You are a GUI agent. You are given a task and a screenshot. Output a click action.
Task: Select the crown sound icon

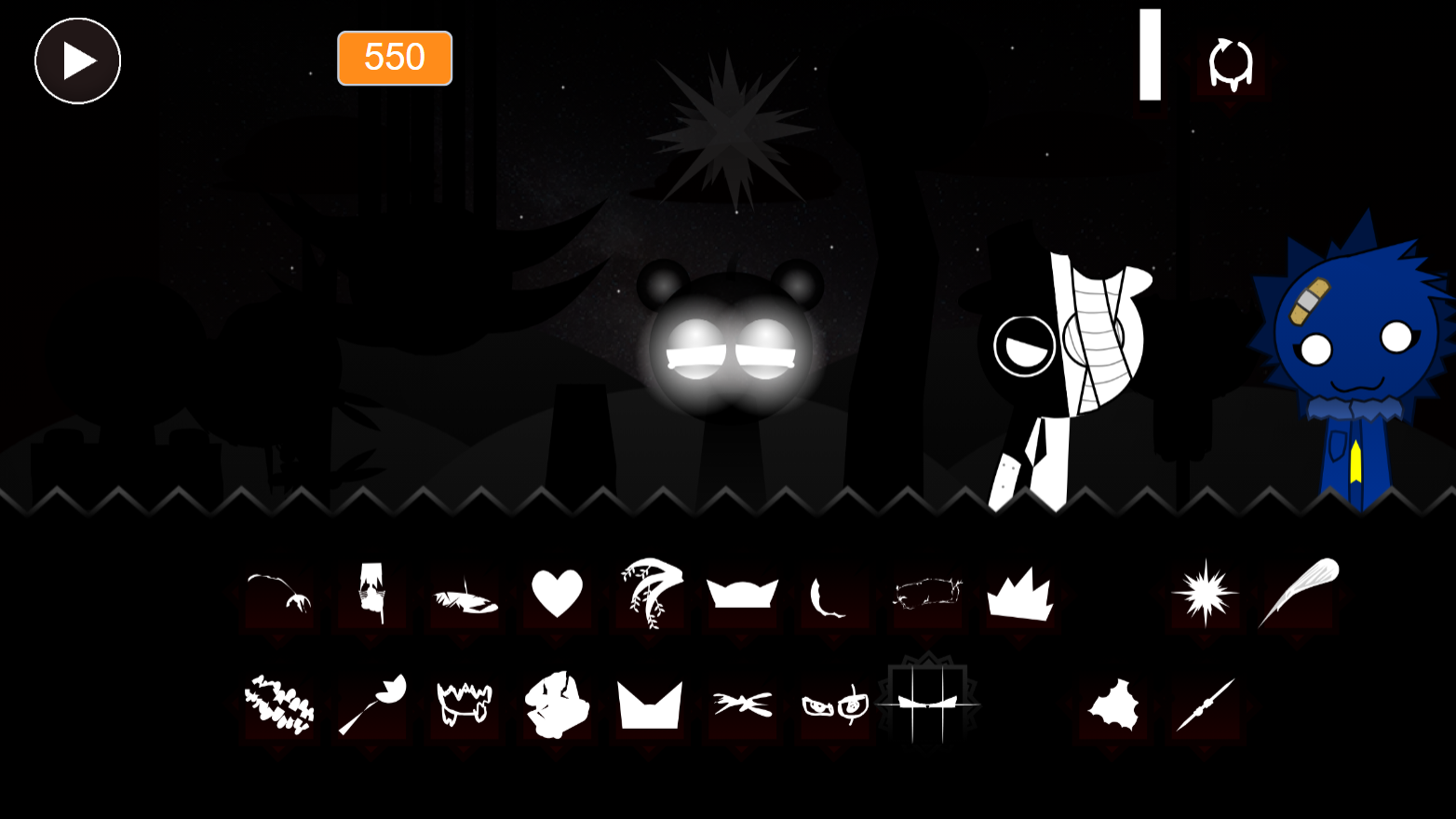click(x=743, y=594)
